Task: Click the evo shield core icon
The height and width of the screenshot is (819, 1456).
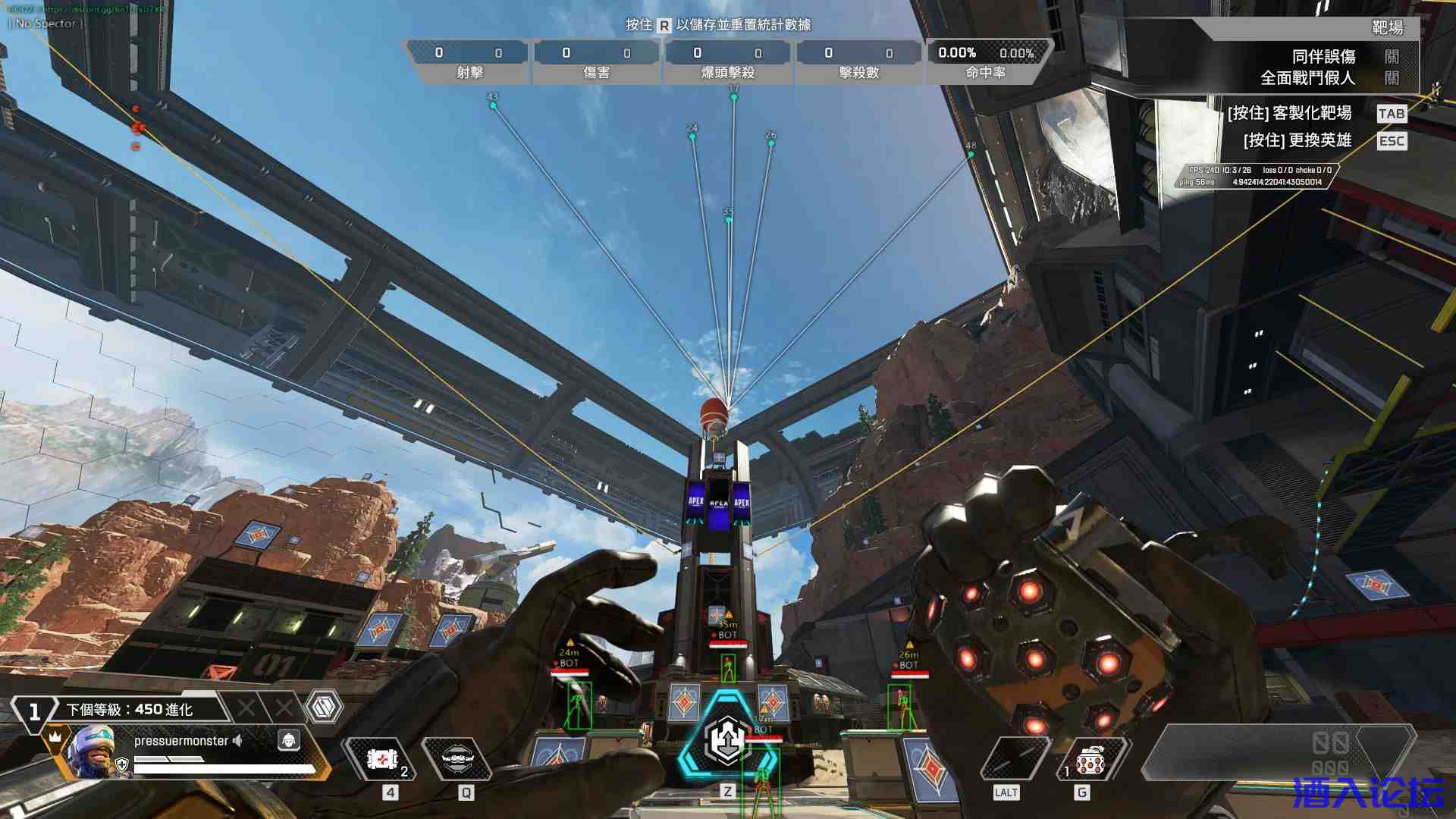Action: [x=324, y=708]
